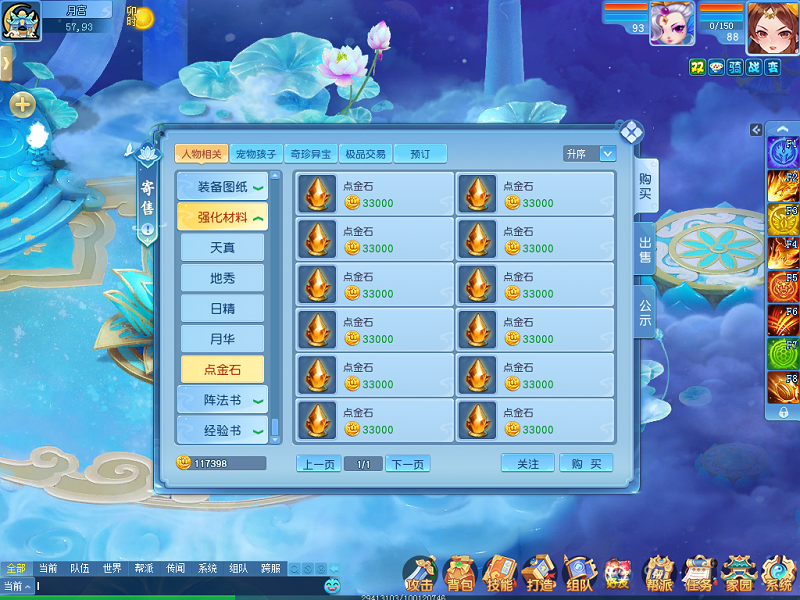Open the 升序 sort dropdown
The height and width of the screenshot is (600, 800).
pos(589,154)
